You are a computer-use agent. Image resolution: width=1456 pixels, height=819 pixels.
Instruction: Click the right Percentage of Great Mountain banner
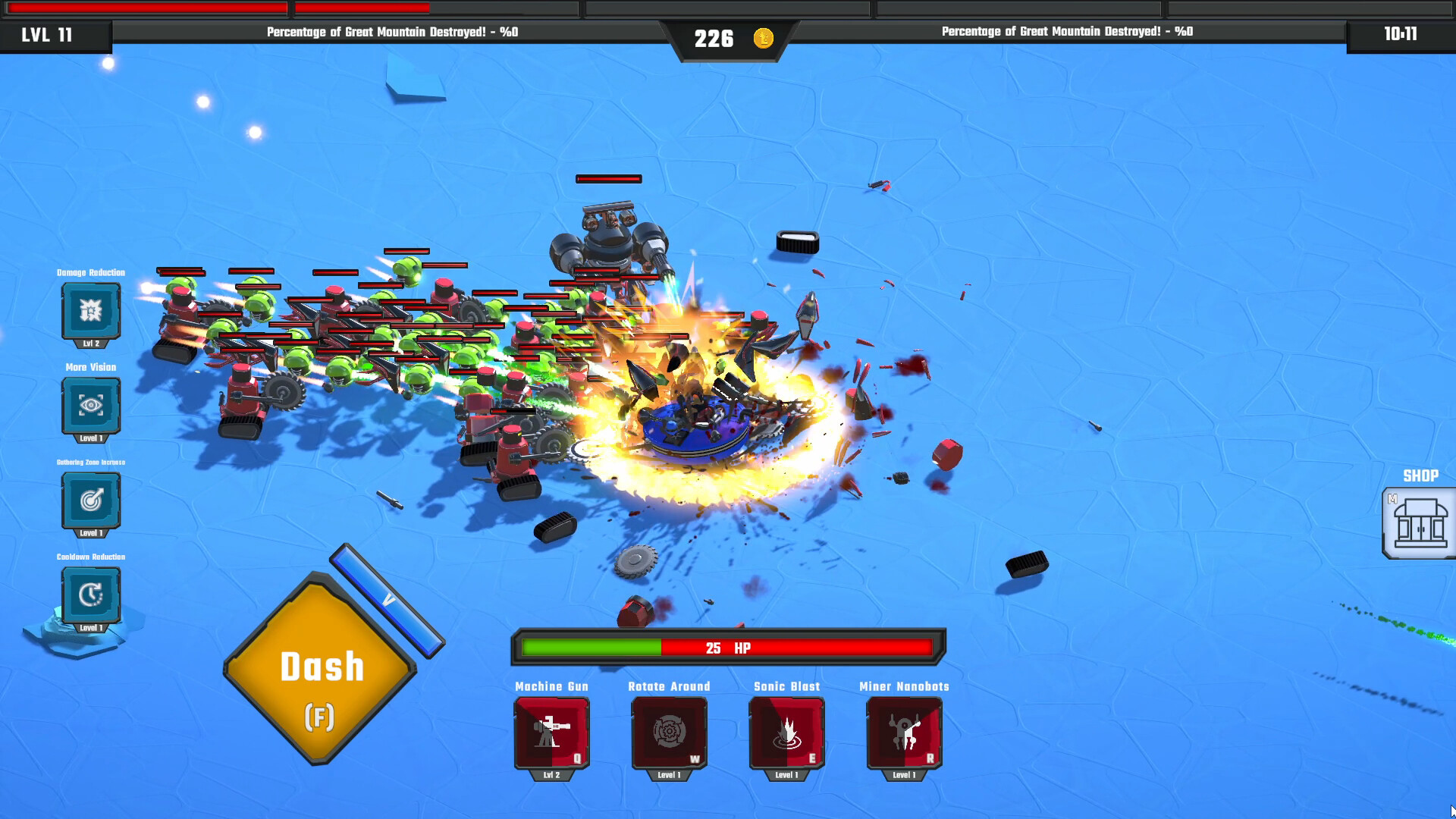[x=1065, y=33]
